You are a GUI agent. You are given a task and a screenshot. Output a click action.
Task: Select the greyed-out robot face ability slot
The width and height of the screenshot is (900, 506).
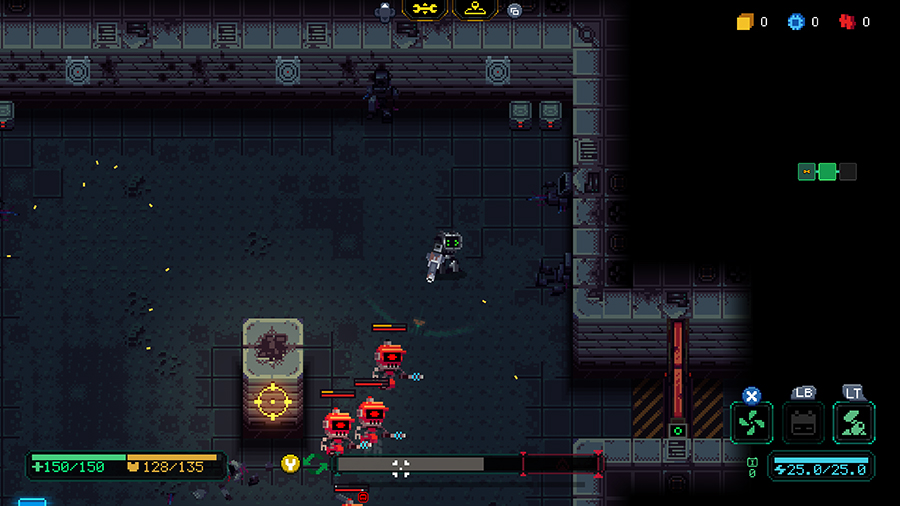click(803, 422)
